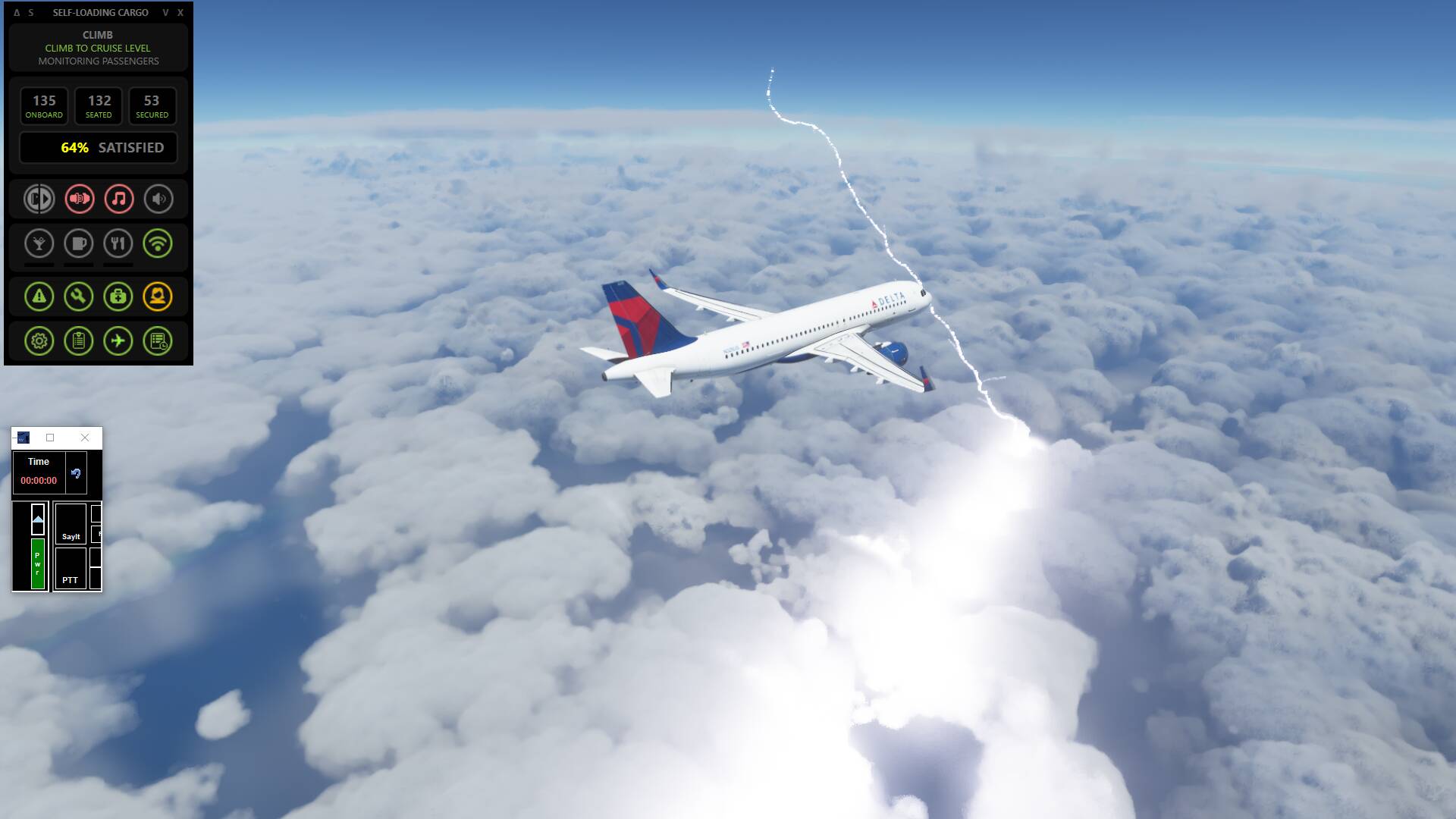Viewport: 1456px width, 819px height.
Task: Open the warning triangle alerts icon
Action: pyautogui.click(x=39, y=297)
